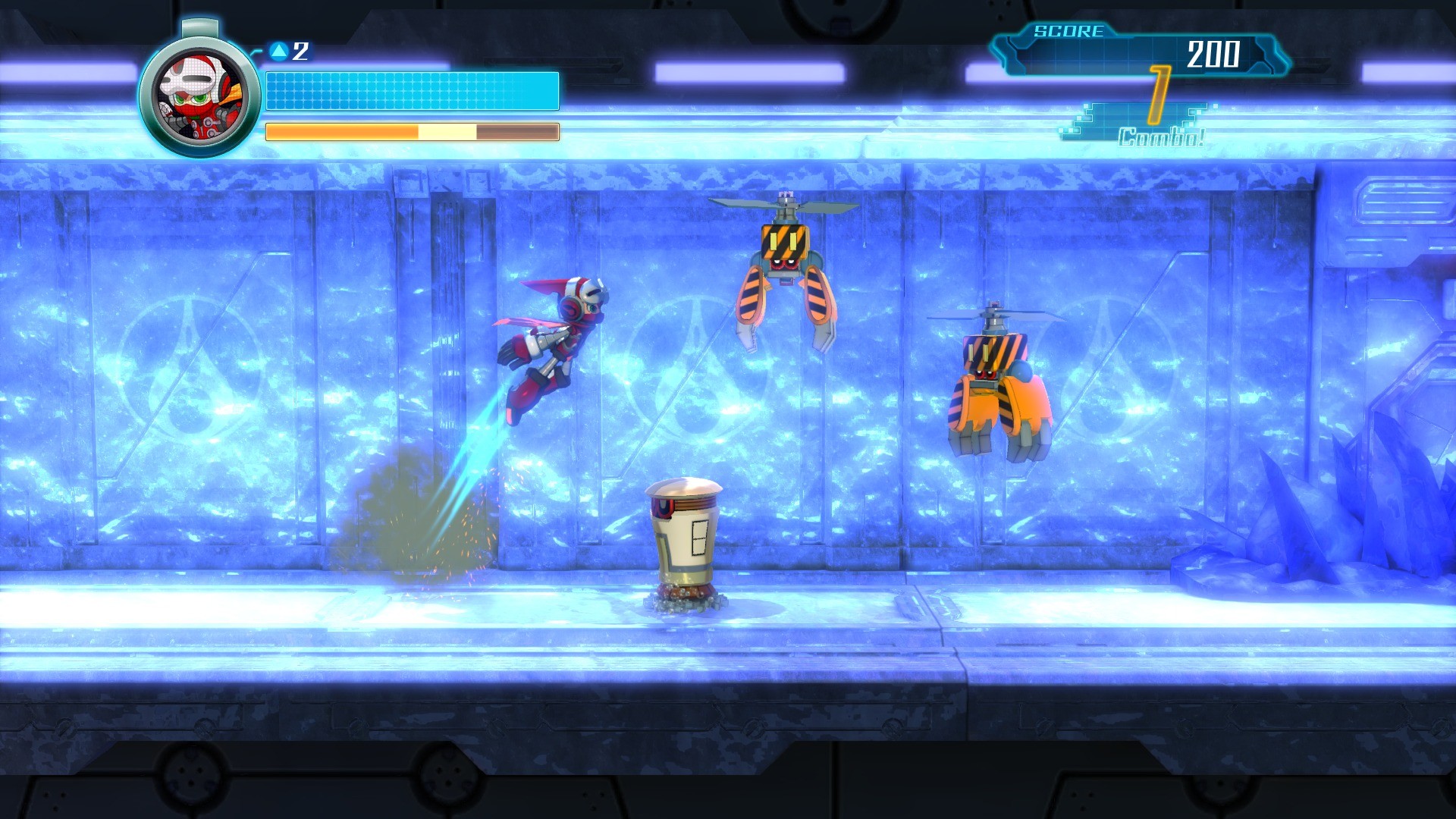Click the orange energy gauge
1456x819 pixels.
(411, 130)
